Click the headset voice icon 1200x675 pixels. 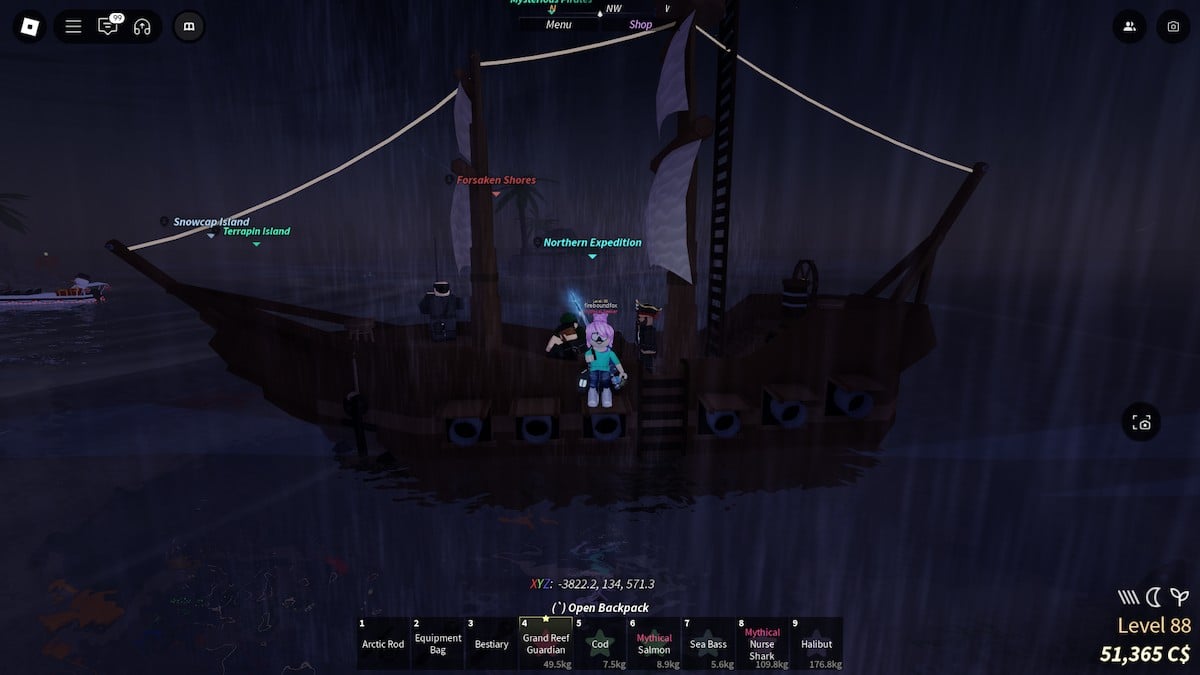tap(141, 27)
